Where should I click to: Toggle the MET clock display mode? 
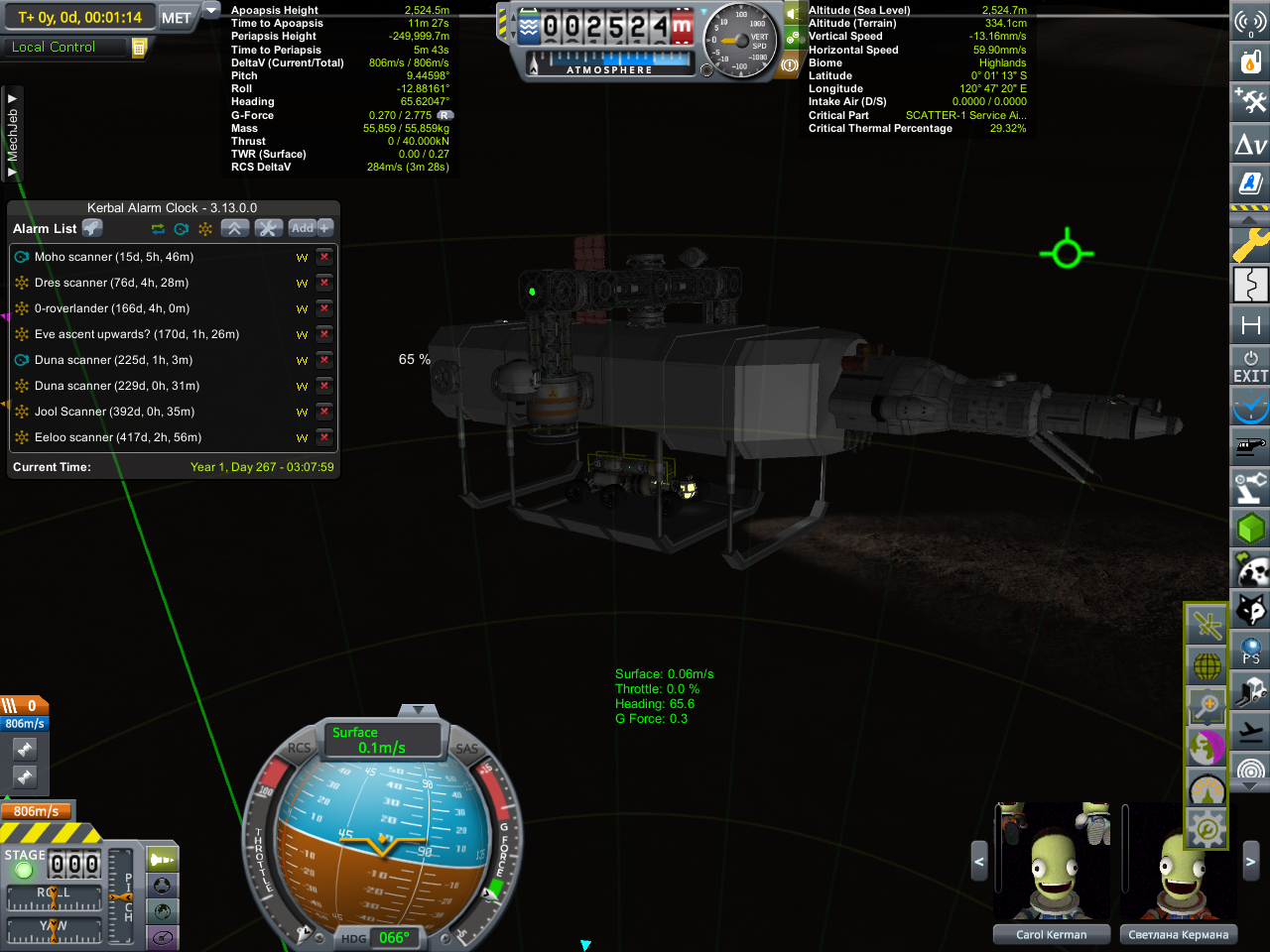point(177,18)
